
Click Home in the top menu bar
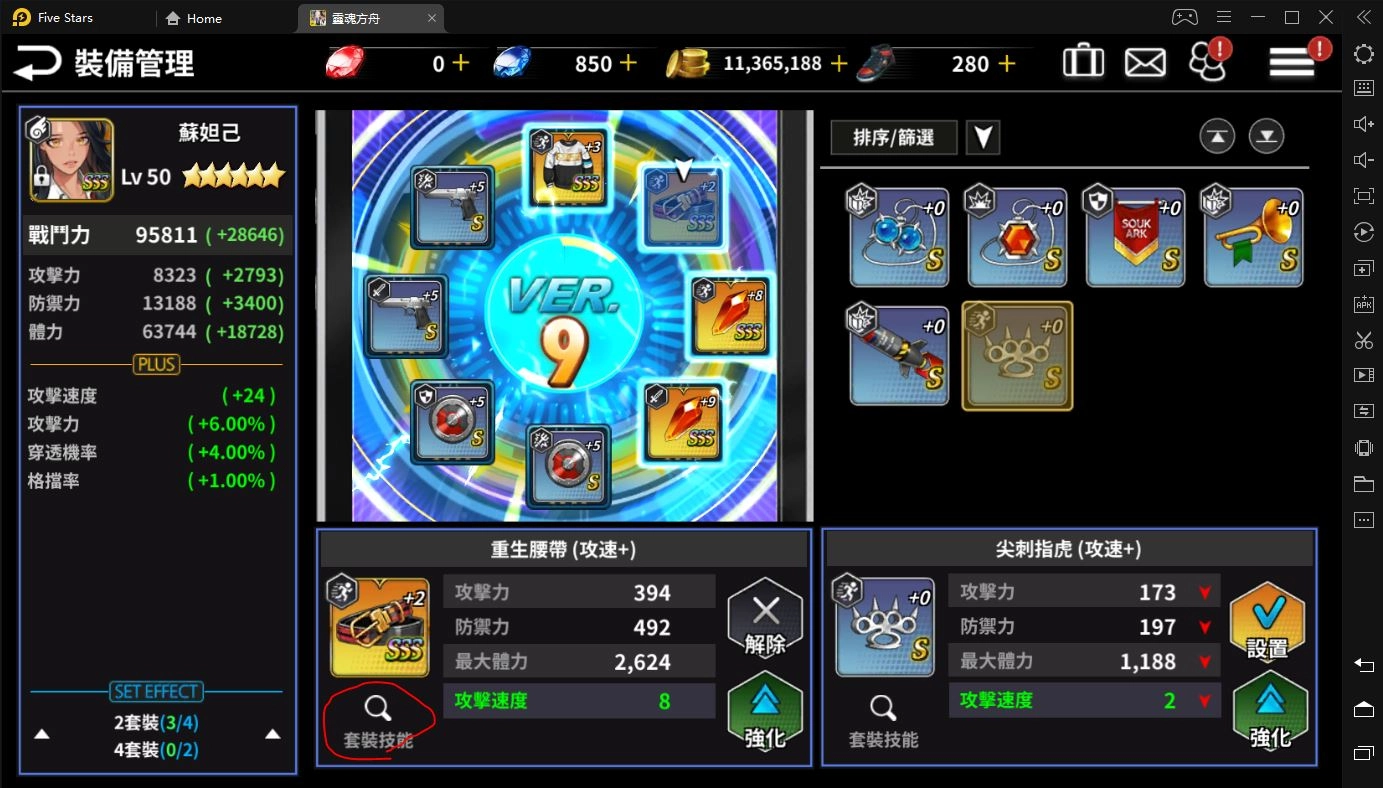pos(193,17)
